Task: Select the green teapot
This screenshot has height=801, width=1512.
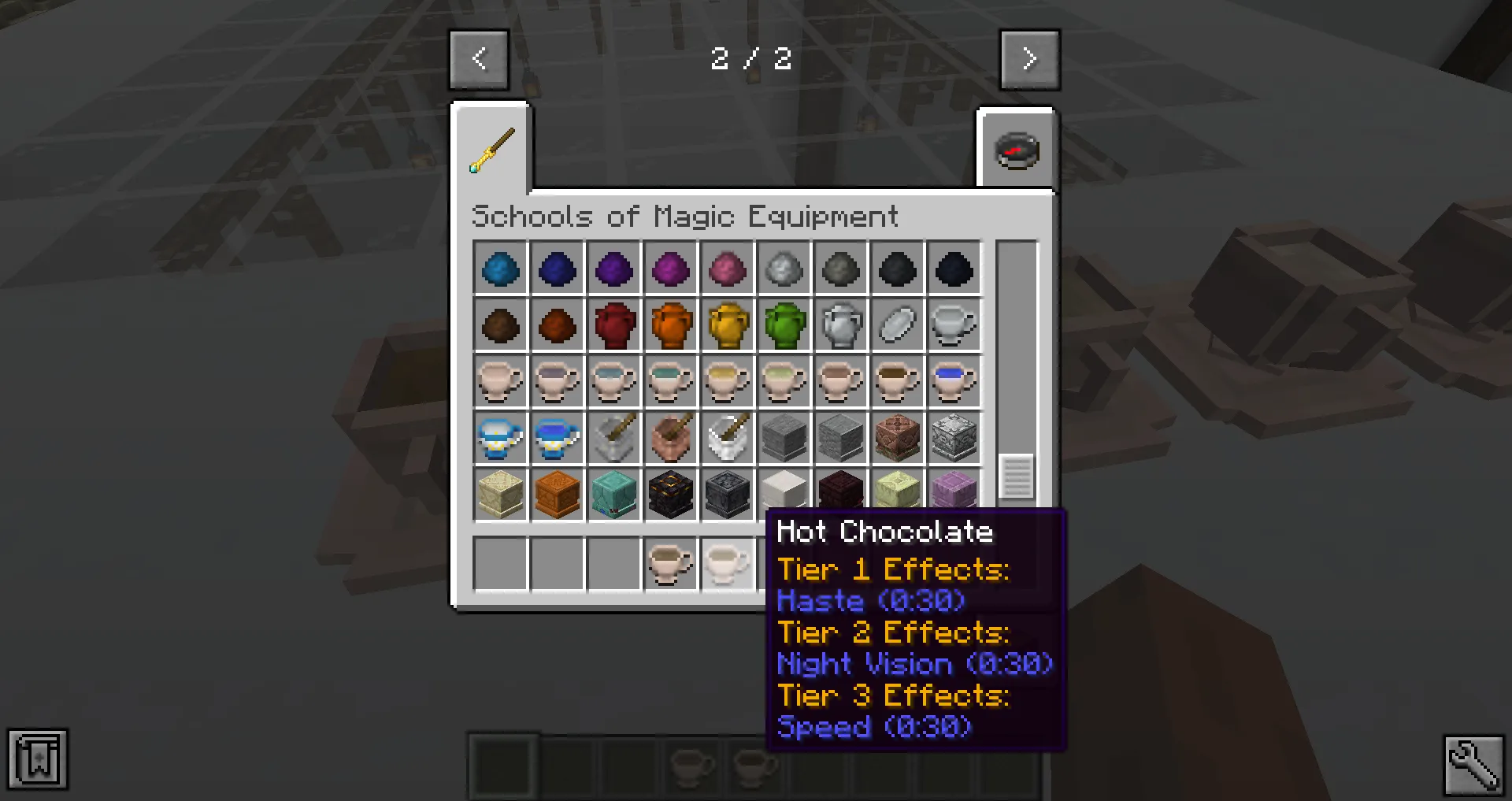Action: (784, 325)
